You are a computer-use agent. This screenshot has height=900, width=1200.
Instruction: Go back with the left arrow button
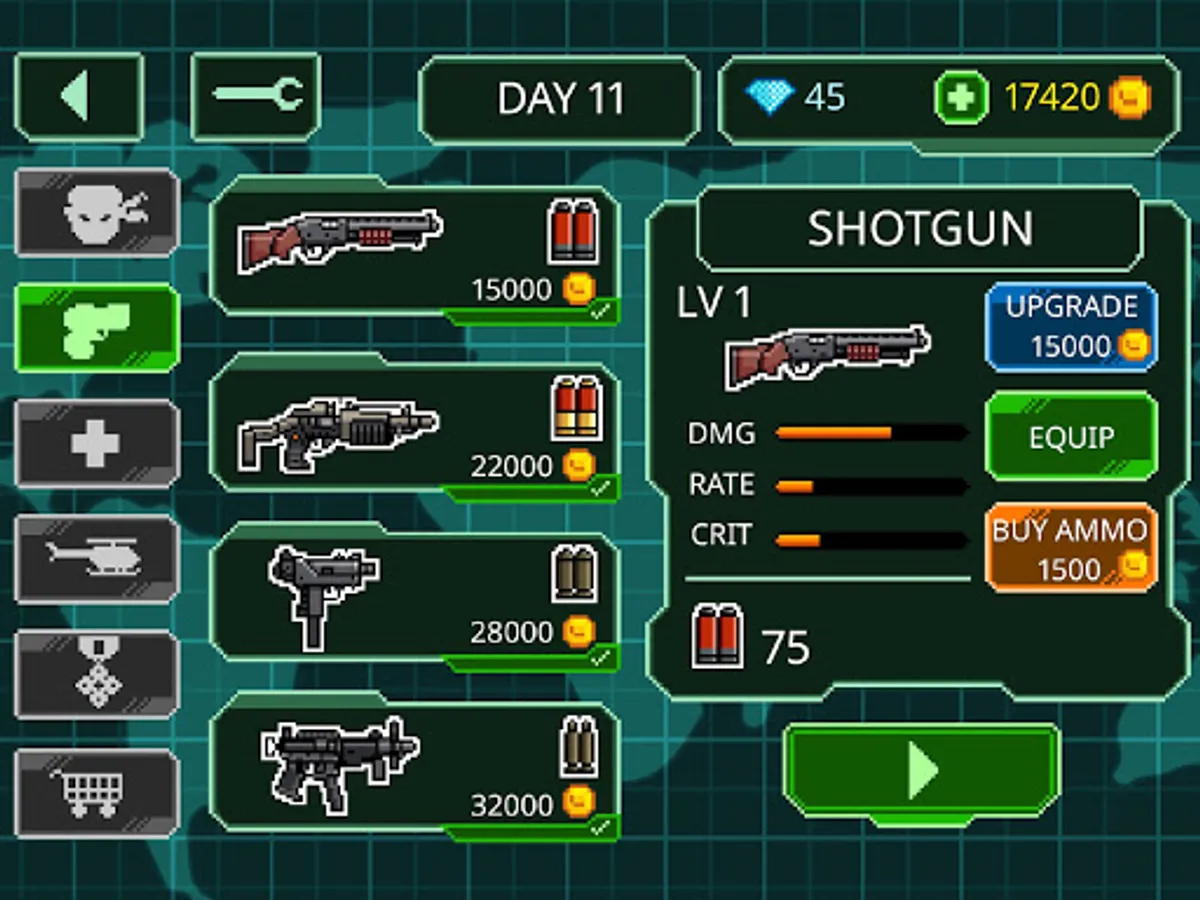pos(79,97)
